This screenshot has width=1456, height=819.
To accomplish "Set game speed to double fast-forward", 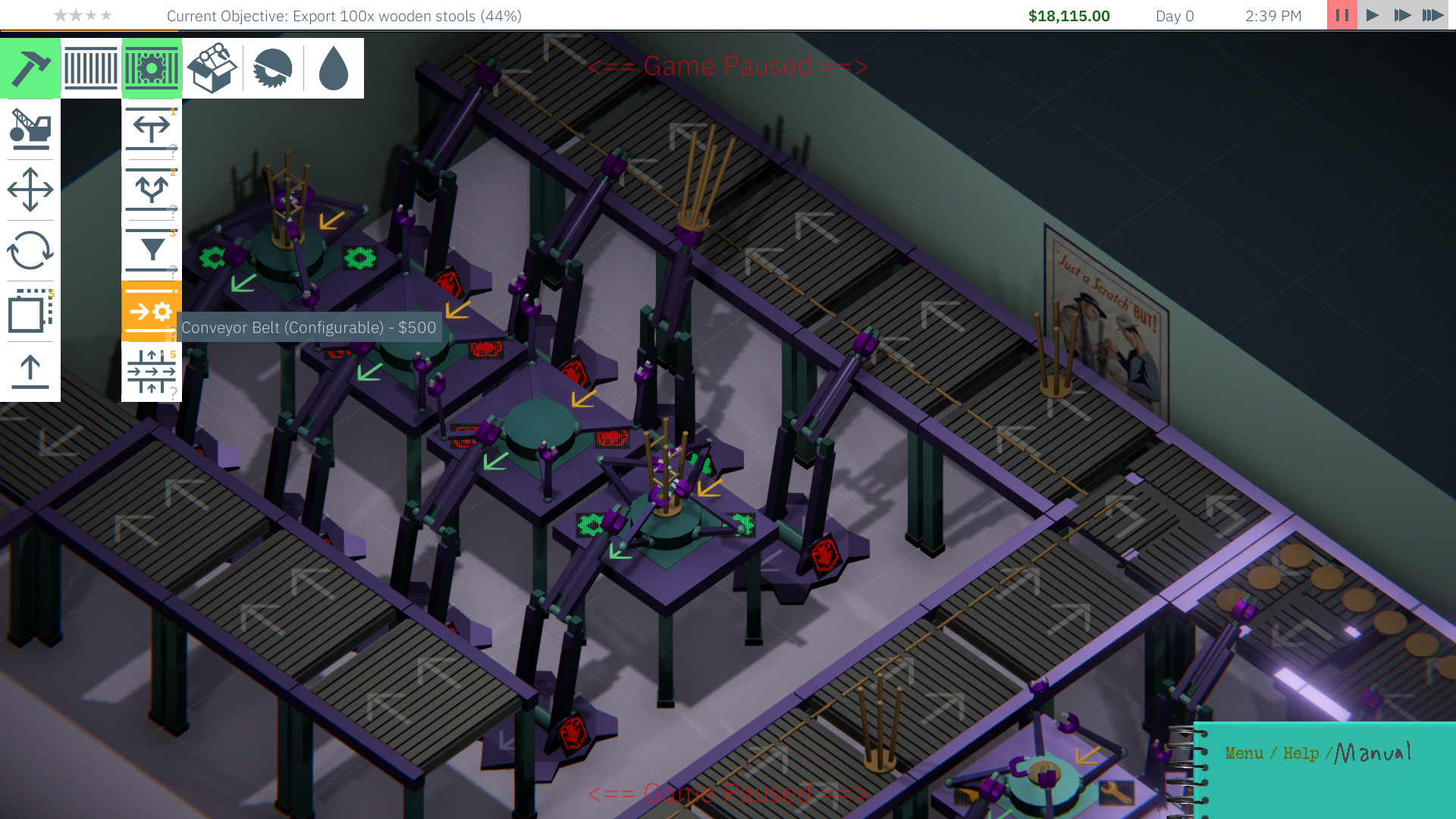I will (1402, 15).
